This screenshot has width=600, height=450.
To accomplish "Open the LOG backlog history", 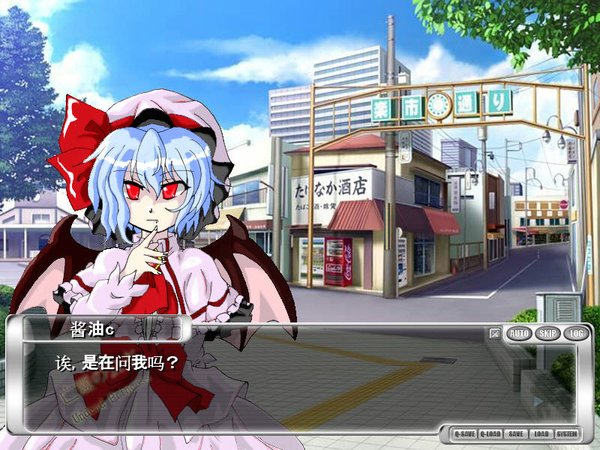I will pos(575,333).
